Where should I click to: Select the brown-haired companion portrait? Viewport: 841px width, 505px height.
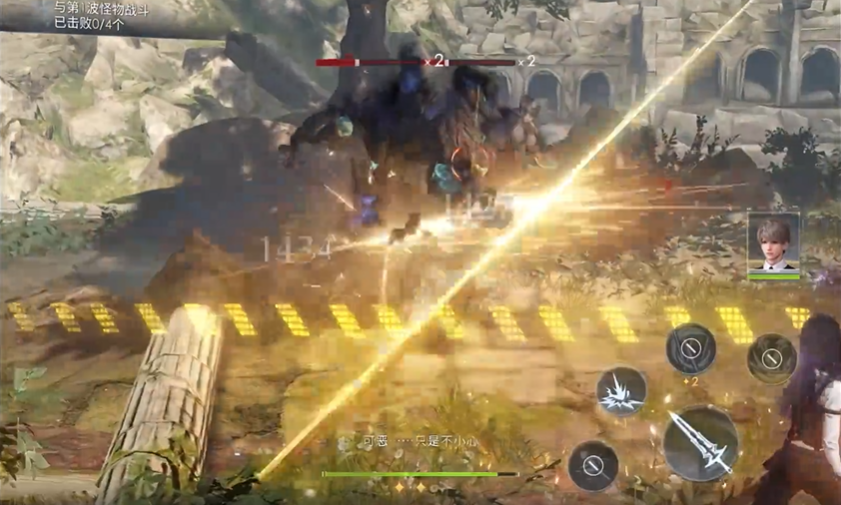click(773, 241)
